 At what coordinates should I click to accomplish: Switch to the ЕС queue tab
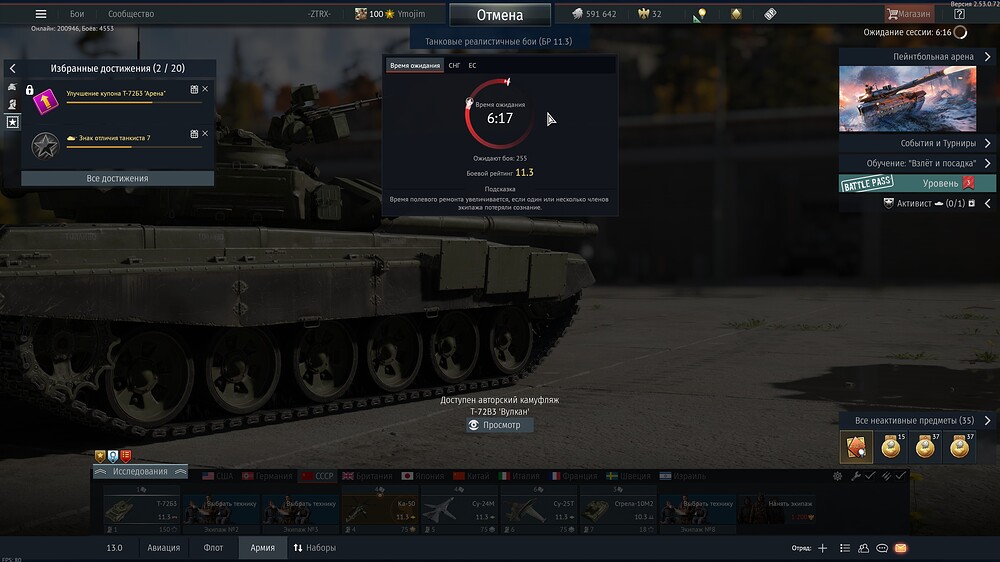click(x=472, y=65)
